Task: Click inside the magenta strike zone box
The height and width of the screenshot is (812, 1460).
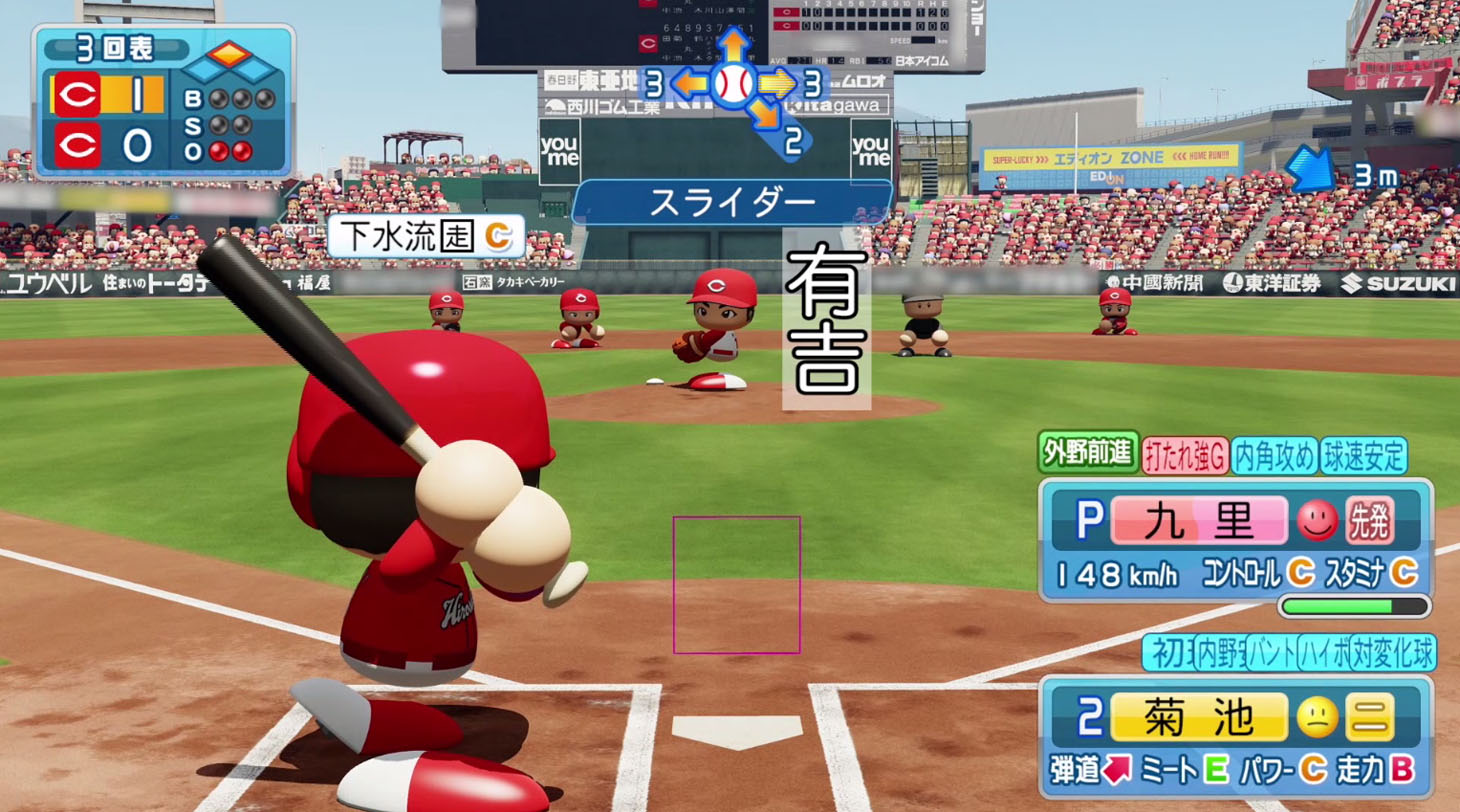Action: coord(736,585)
